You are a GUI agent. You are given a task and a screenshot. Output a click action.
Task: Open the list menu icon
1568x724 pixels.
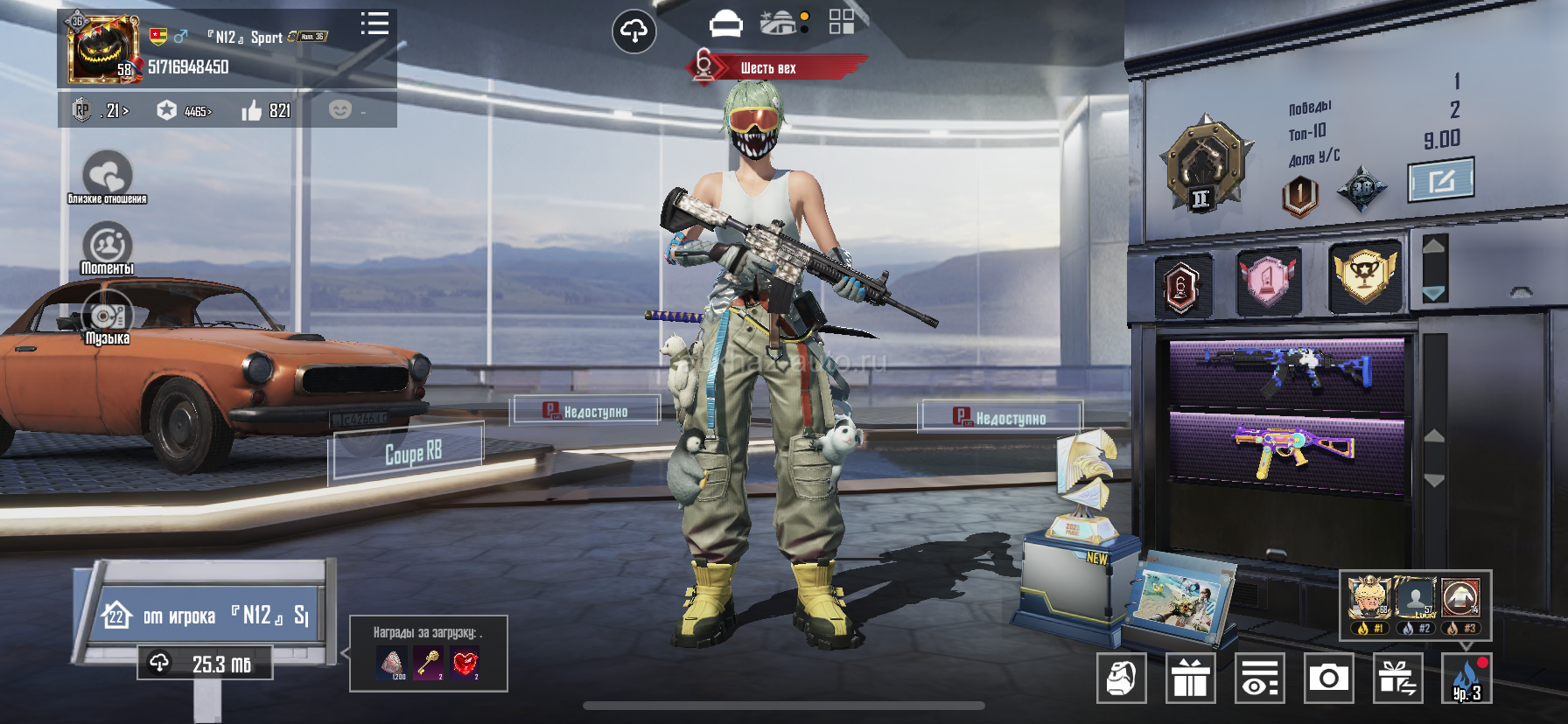pos(374,24)
